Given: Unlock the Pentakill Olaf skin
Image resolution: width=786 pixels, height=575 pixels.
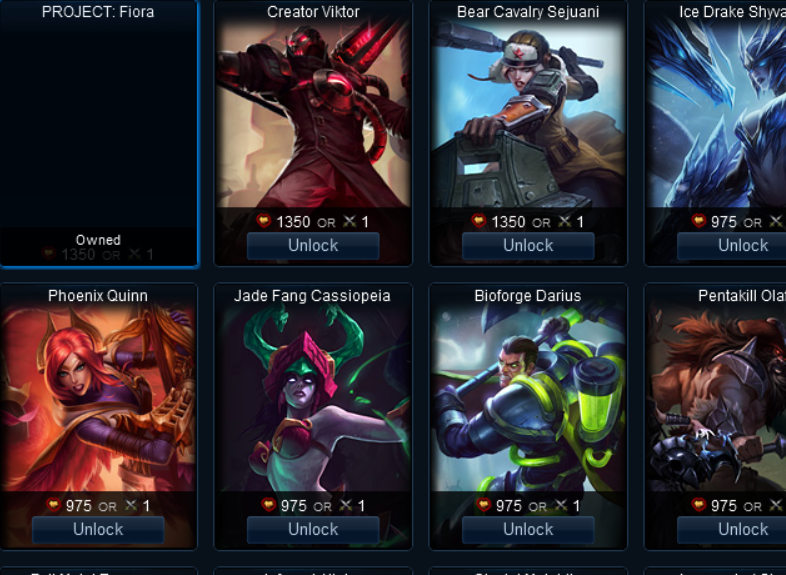Looking at the screenshot, I should coord(742,530).
